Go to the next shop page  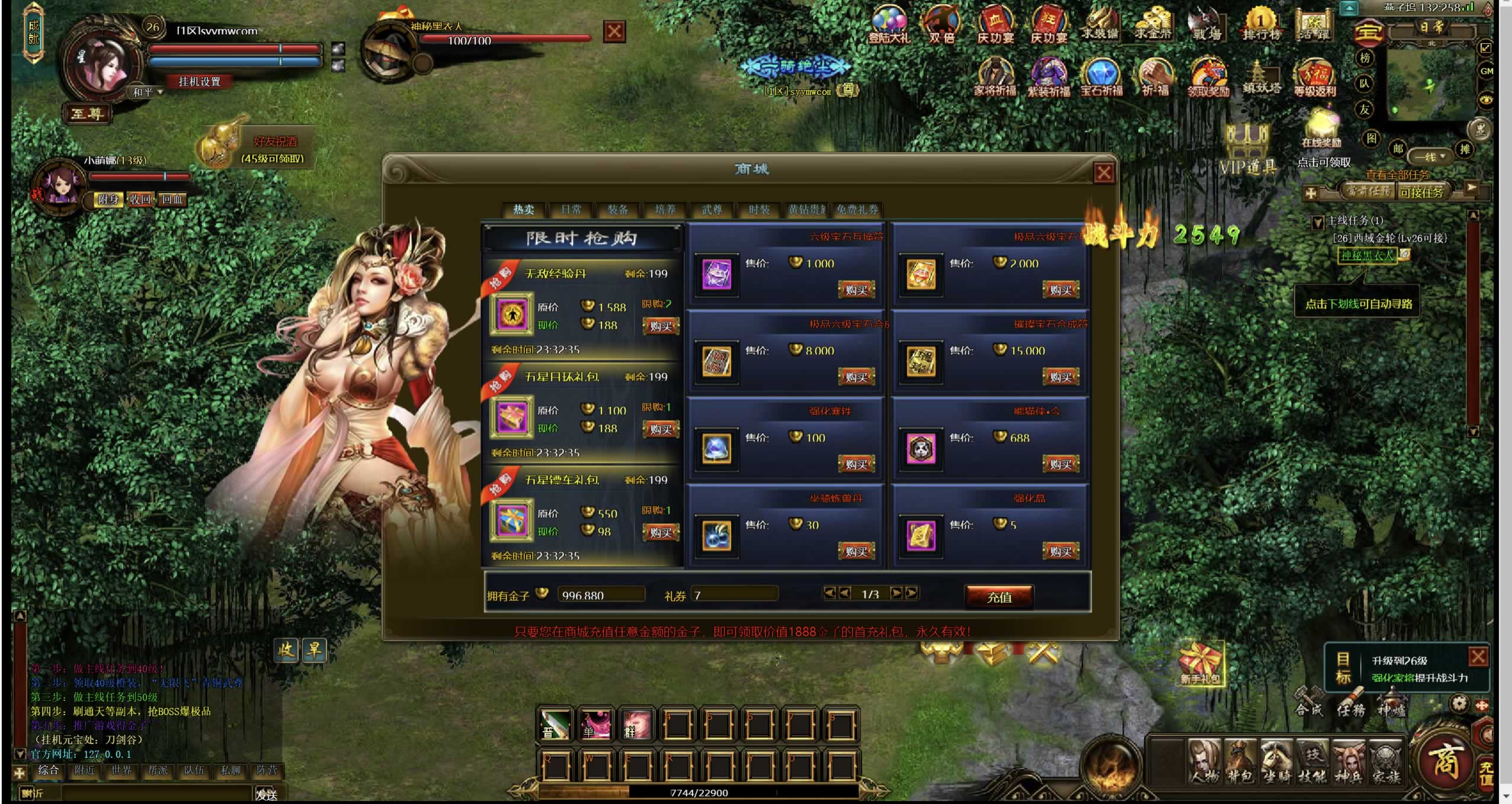coord(896,592)
